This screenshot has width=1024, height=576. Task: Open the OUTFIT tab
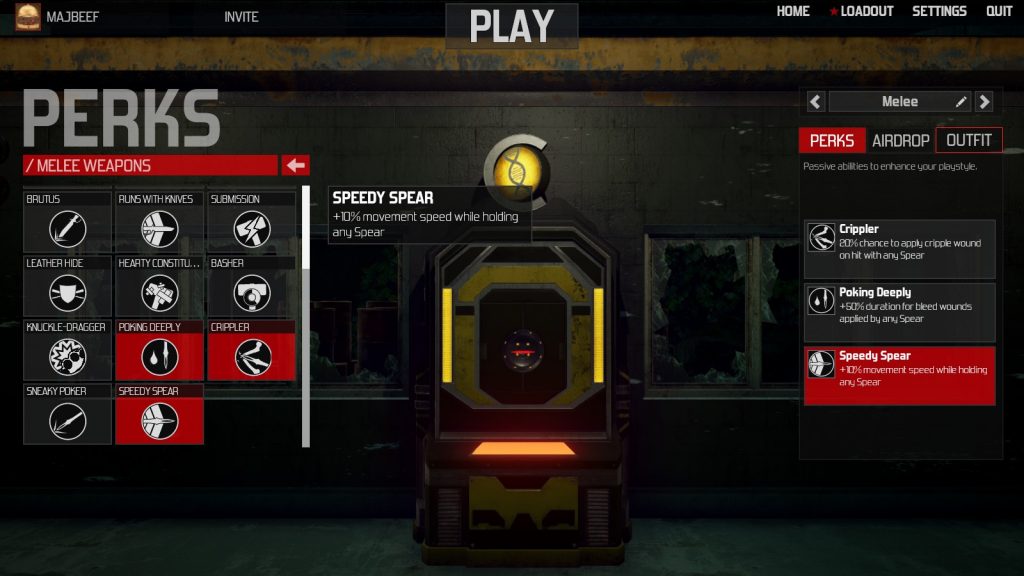968,140
